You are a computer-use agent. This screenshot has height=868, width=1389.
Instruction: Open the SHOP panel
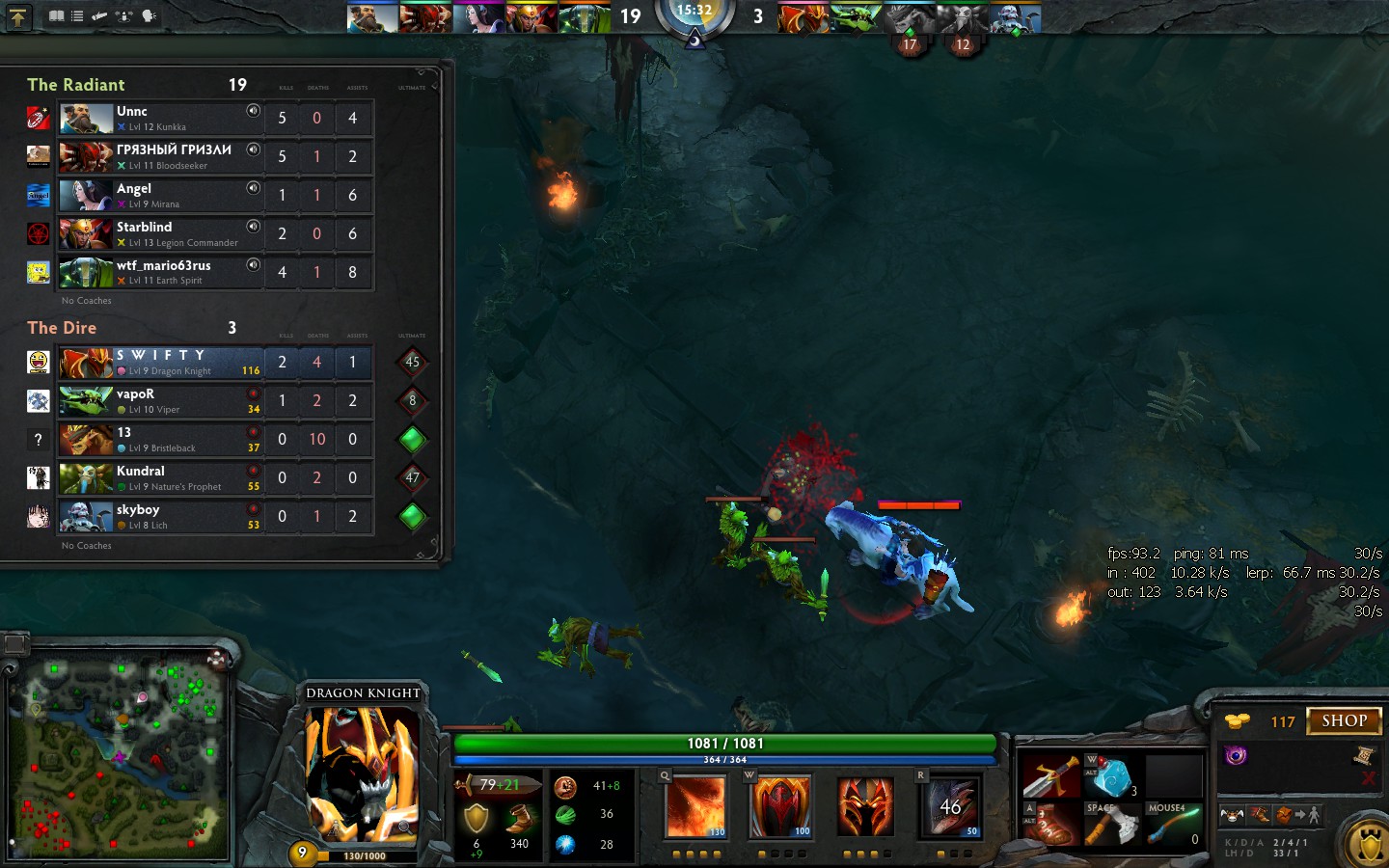pos(1344,720)
